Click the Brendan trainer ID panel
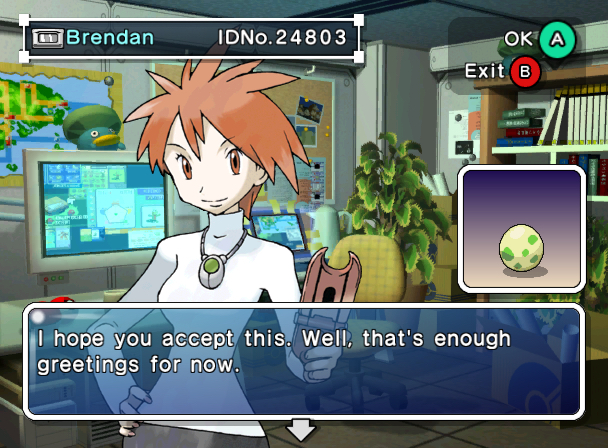Viewport: 608px width, 448px height. (x=192, y=39)
